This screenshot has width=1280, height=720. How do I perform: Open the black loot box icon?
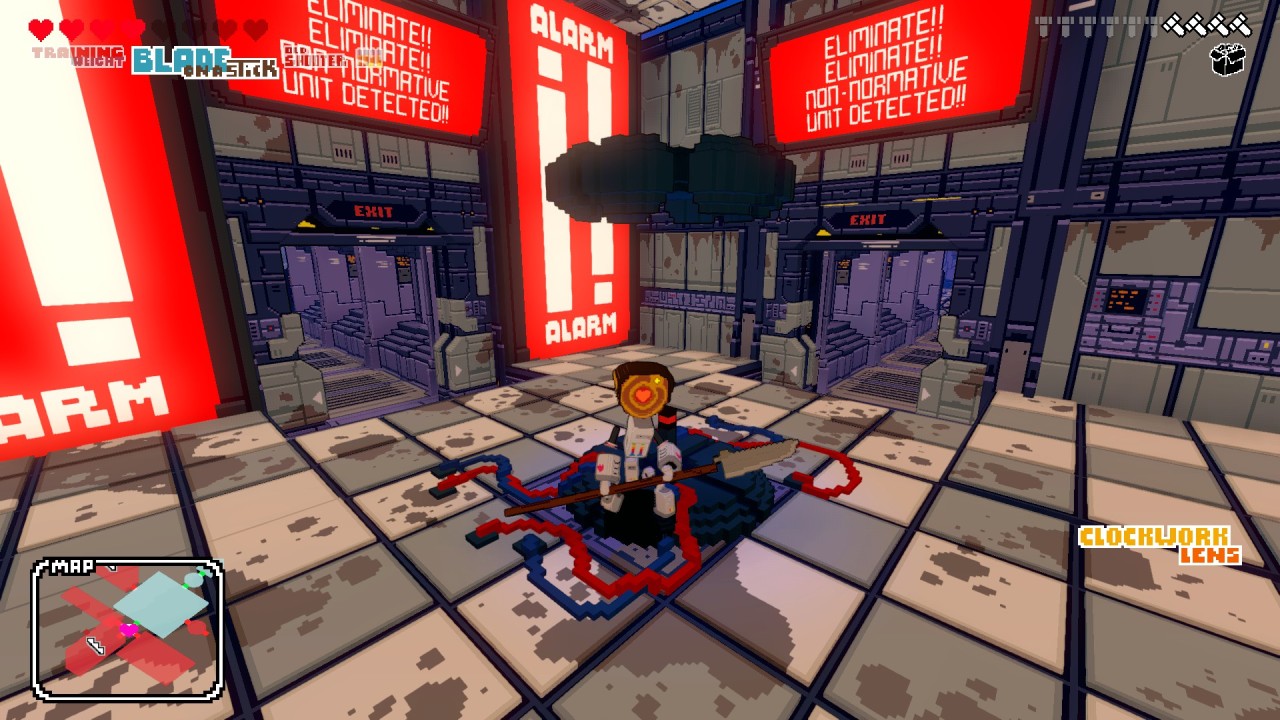(1227, 60)
